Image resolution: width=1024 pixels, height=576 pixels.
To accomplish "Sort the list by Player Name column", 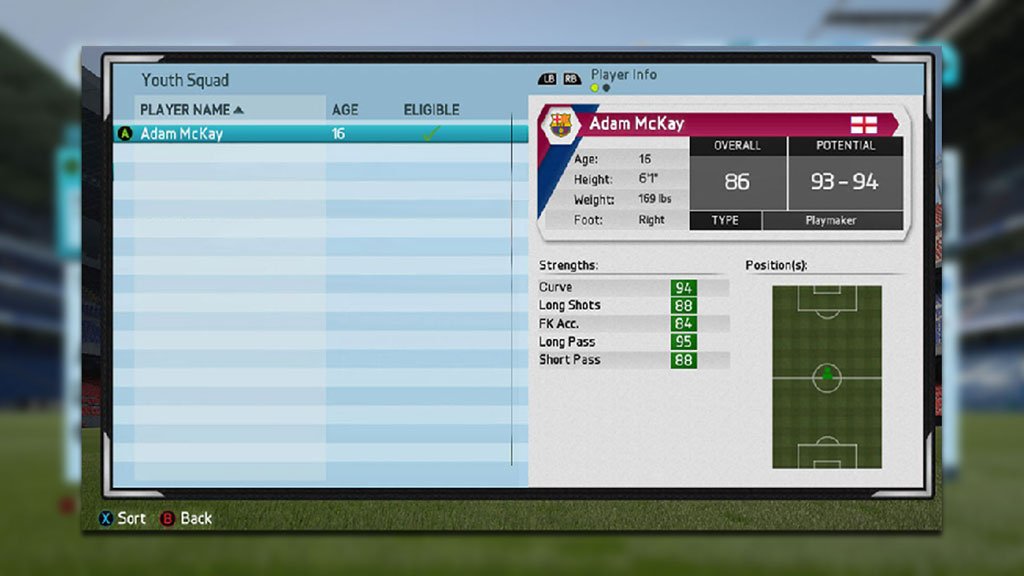I will (x=190, y=109).
